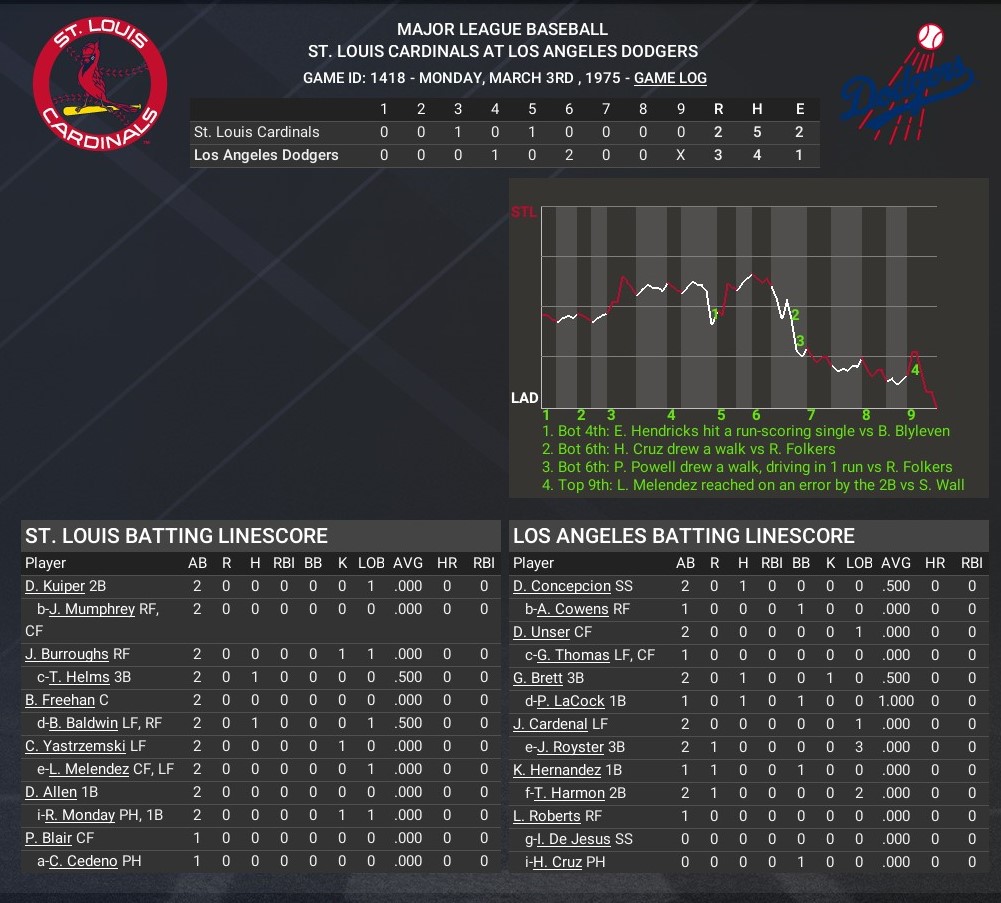Click the St. Louis Cardinals logo

tap(100, 85)
